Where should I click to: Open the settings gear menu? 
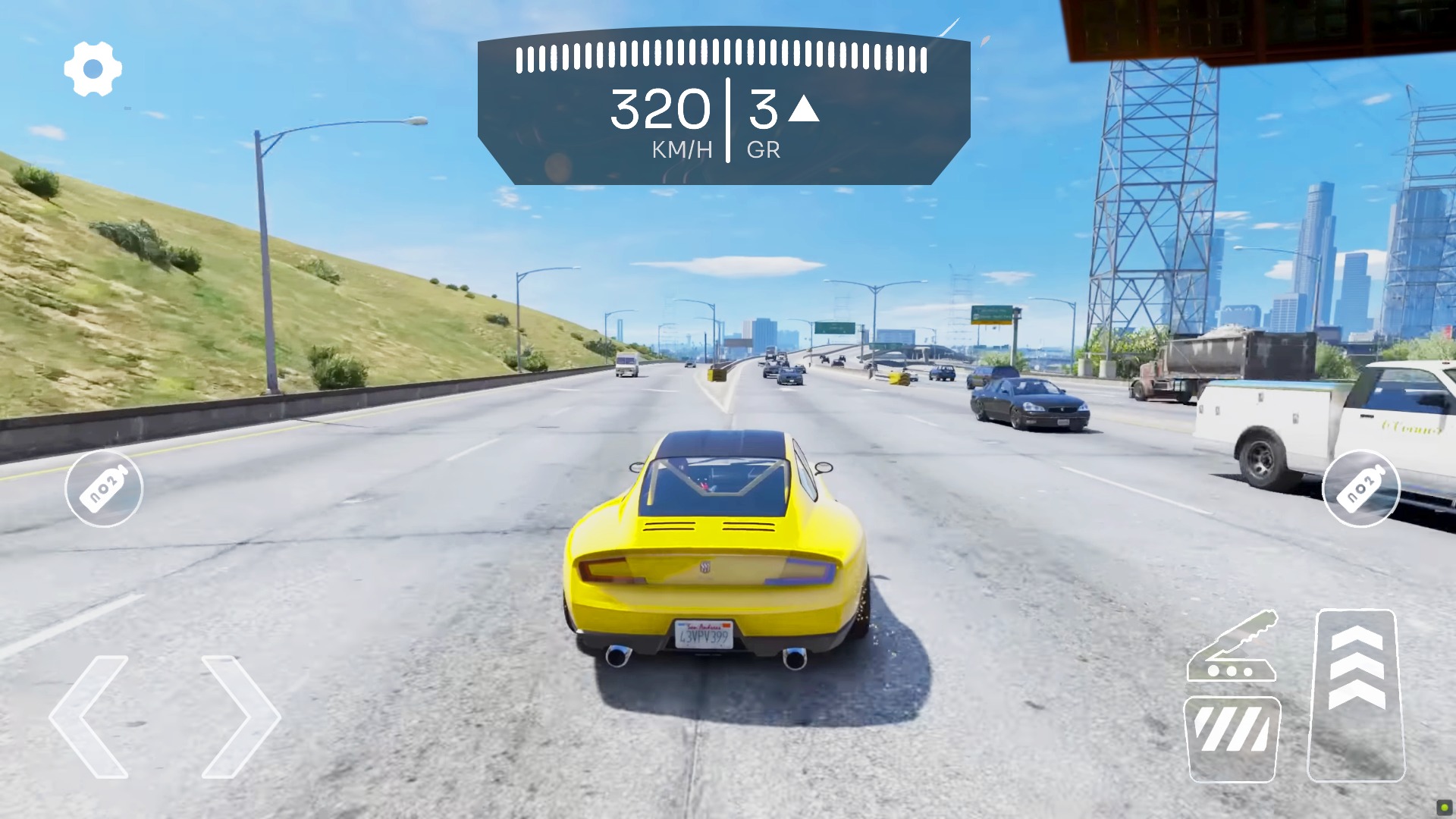(93, 67)
